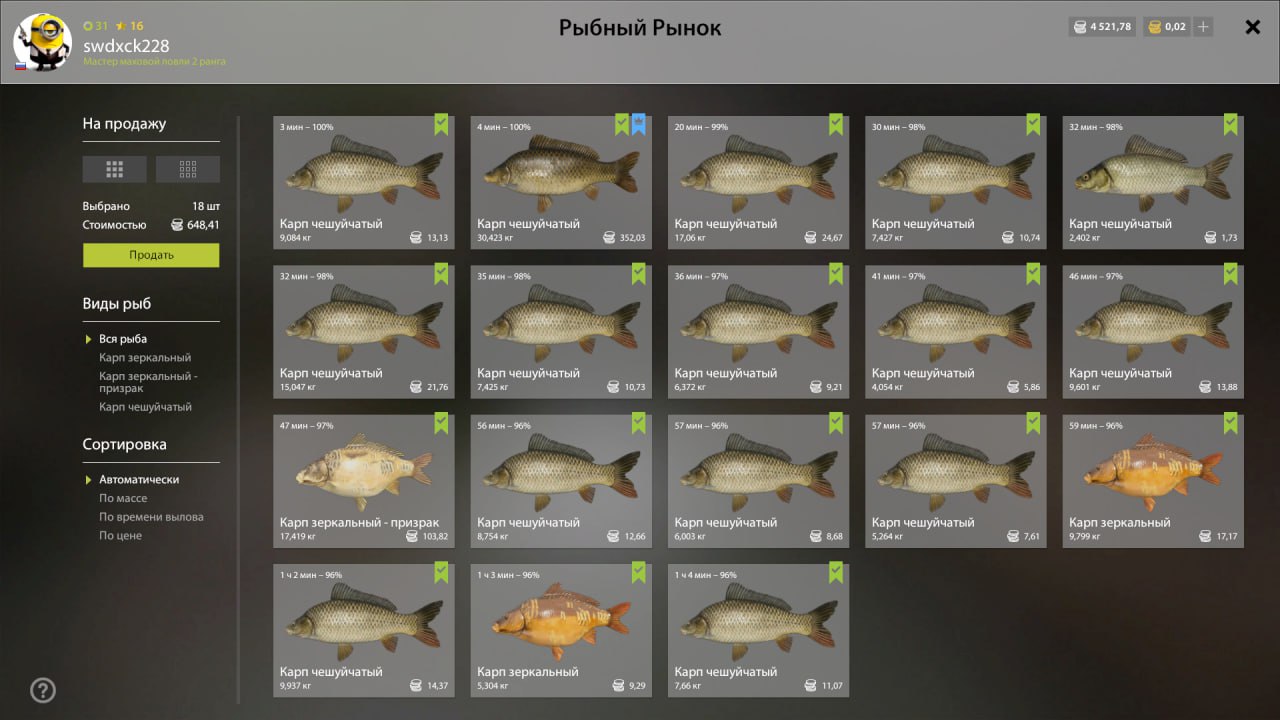Sort fish По массе
Image resolution: width=1280 pixels, height=720 pixels.
point(123,498)
